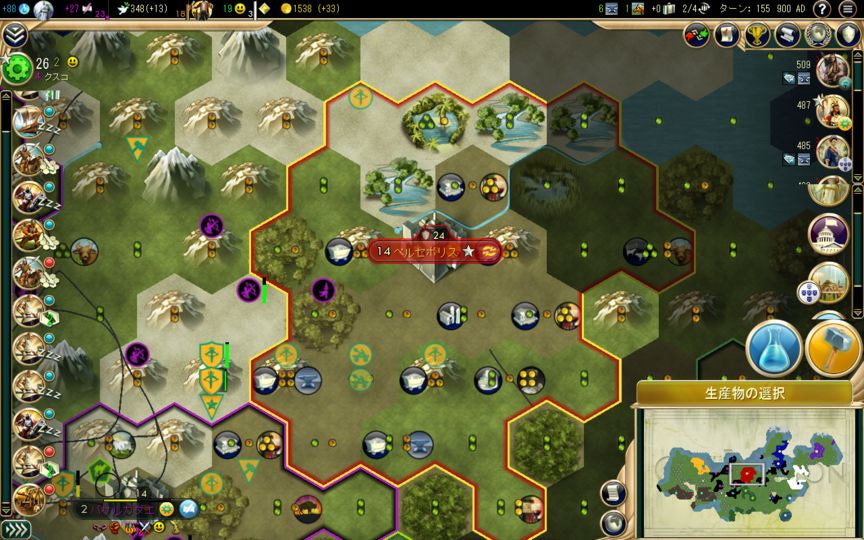864x540 pixels.
Task: Open the shield icon military overview
Action: (x=849, y=35)
